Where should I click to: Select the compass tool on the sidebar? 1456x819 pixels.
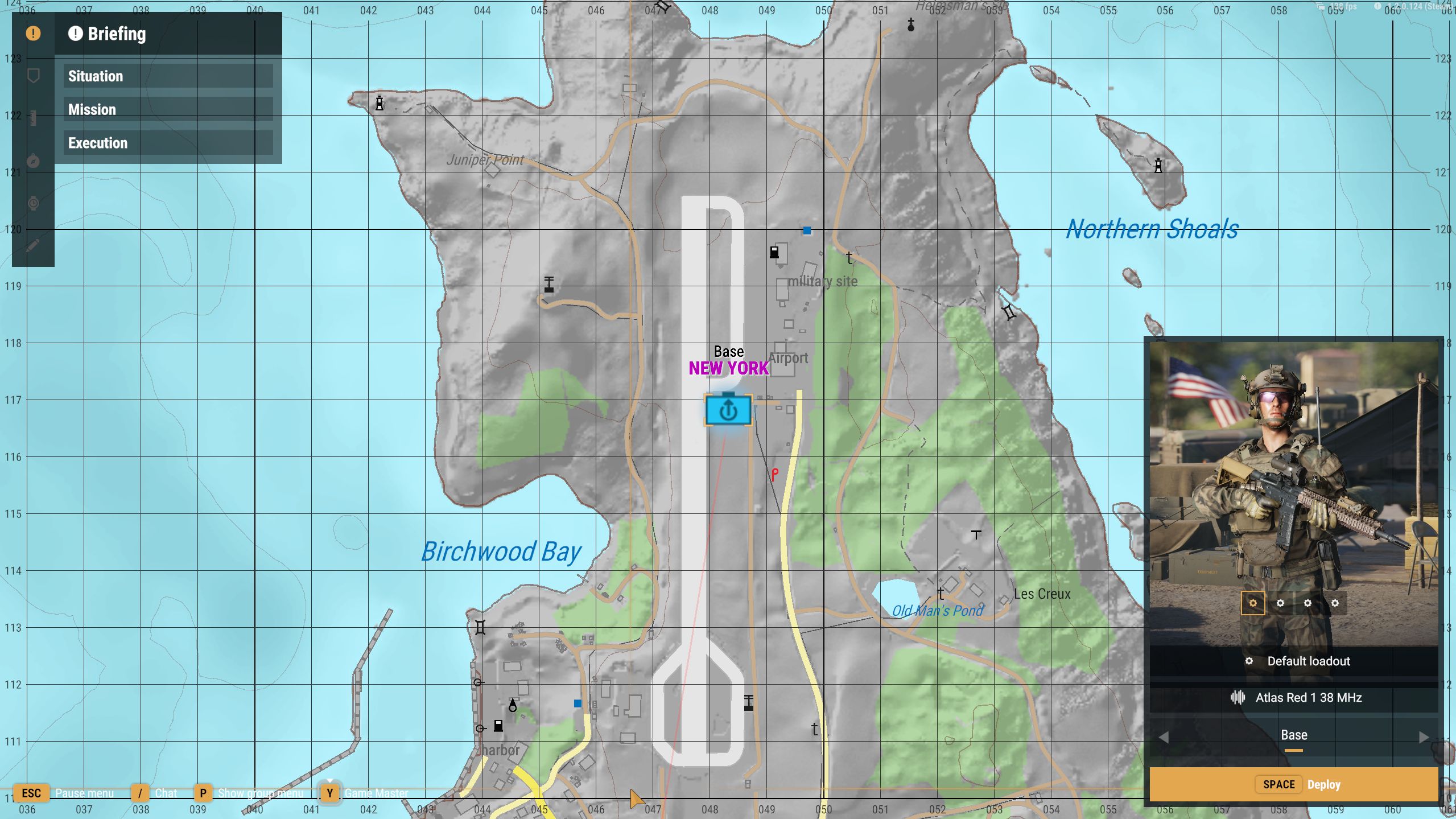[x=33, y=161]
